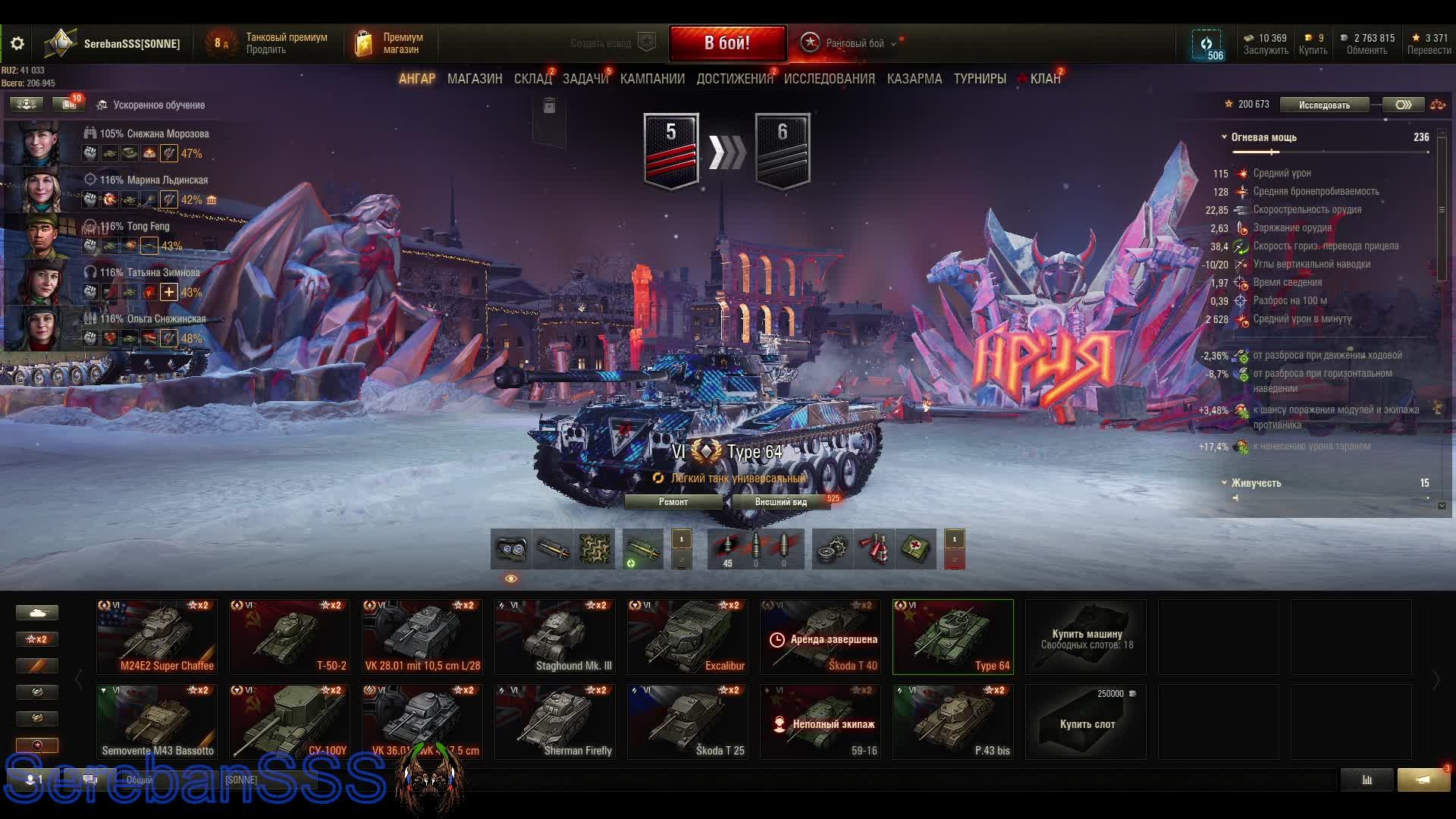1456x819 pixels.
Task: Open the СКЛАД tab
Action: tap(532, 79)
